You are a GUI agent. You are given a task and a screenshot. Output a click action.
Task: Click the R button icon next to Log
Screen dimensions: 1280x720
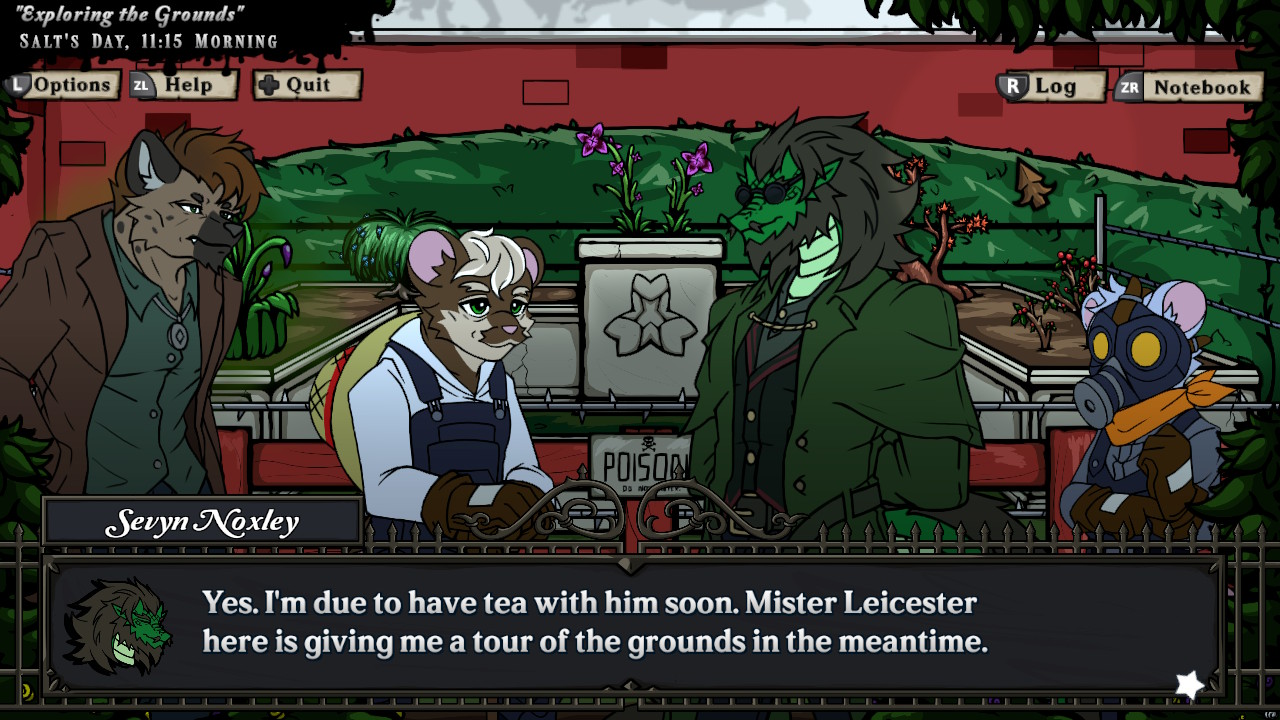[x=1015, y=87]
